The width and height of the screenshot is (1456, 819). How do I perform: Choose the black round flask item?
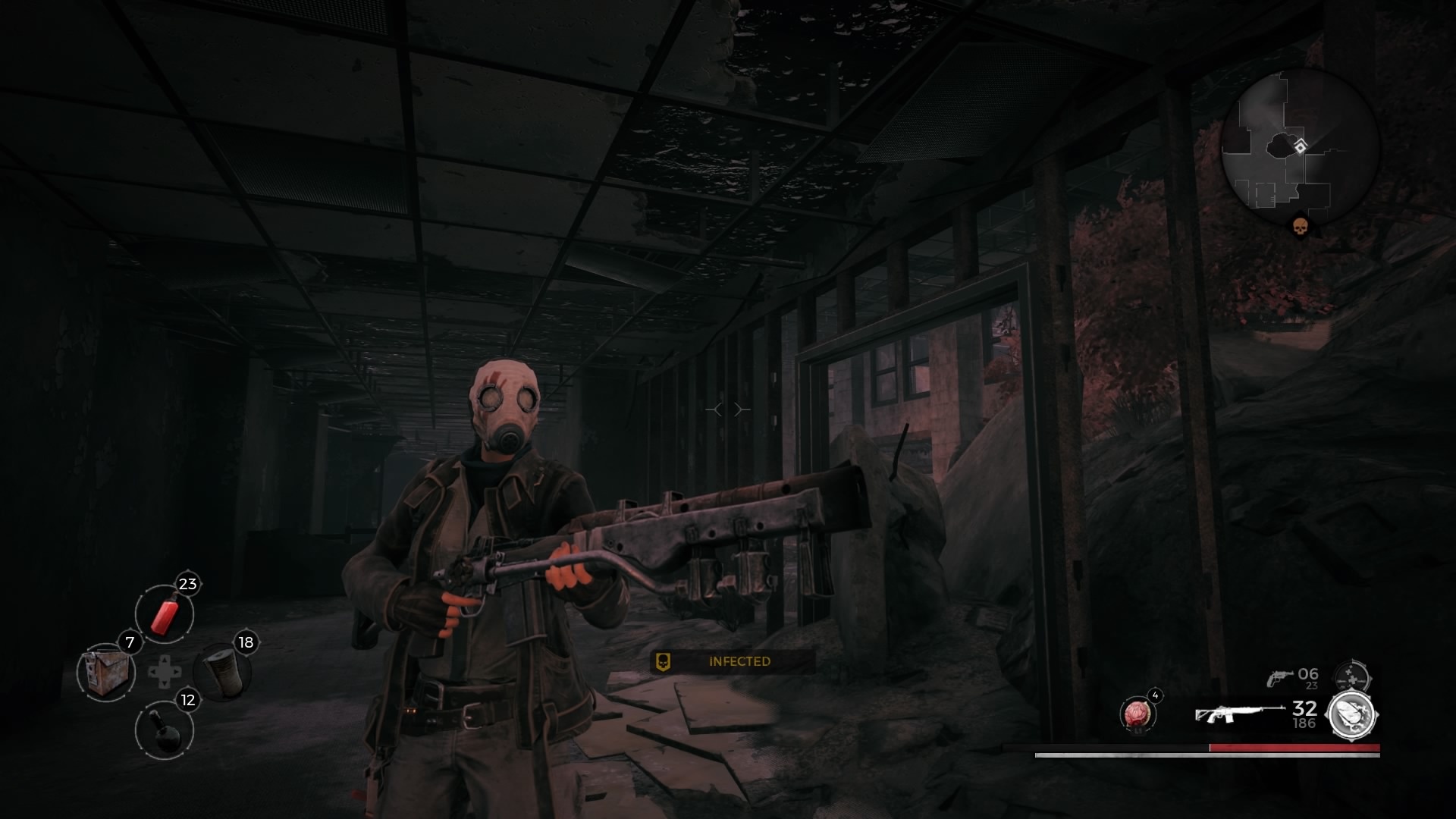pos(165,730)
